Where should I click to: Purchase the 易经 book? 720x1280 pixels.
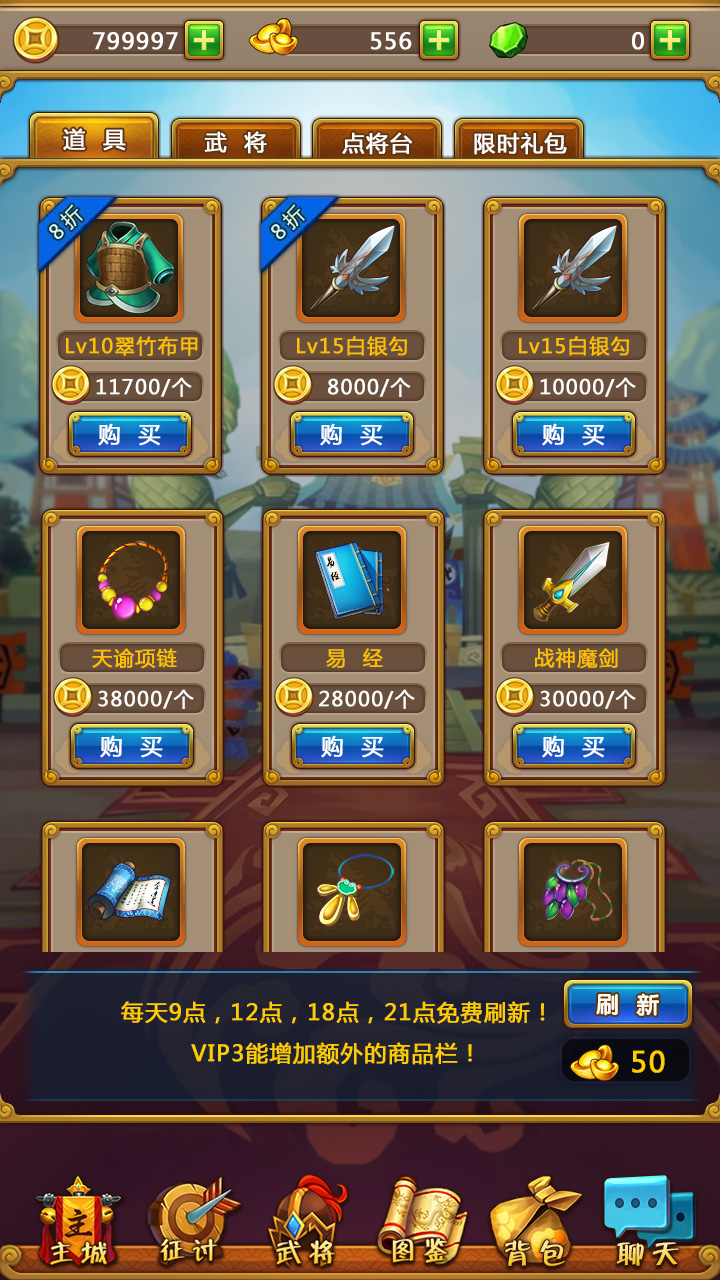[x=353, y=746]
